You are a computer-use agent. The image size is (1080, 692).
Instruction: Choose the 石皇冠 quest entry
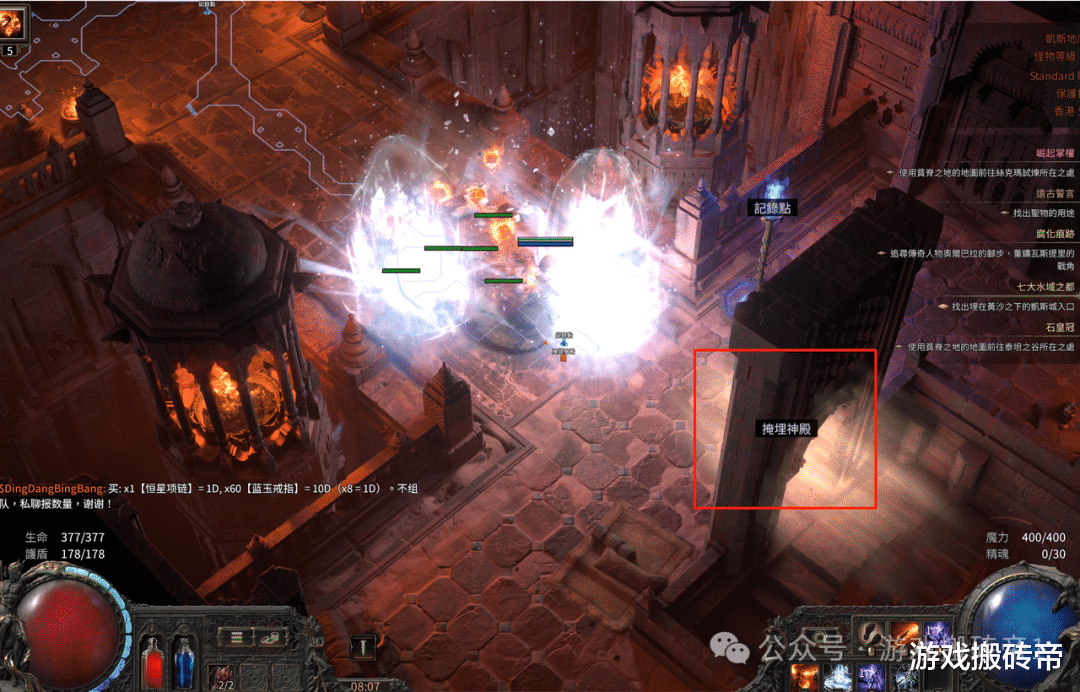tap(1060, 326)
